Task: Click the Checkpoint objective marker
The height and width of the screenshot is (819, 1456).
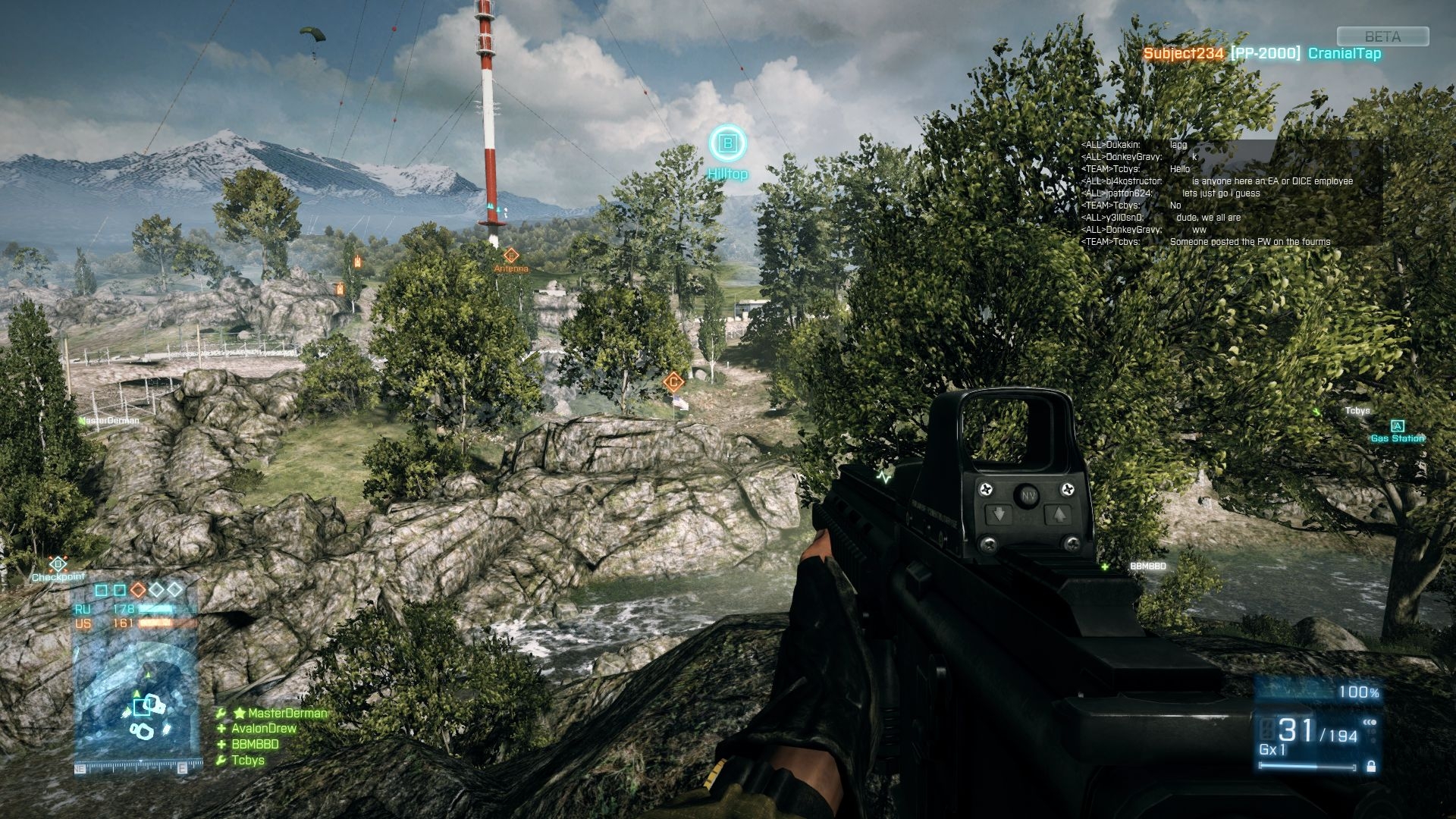Action: [58, 564]
